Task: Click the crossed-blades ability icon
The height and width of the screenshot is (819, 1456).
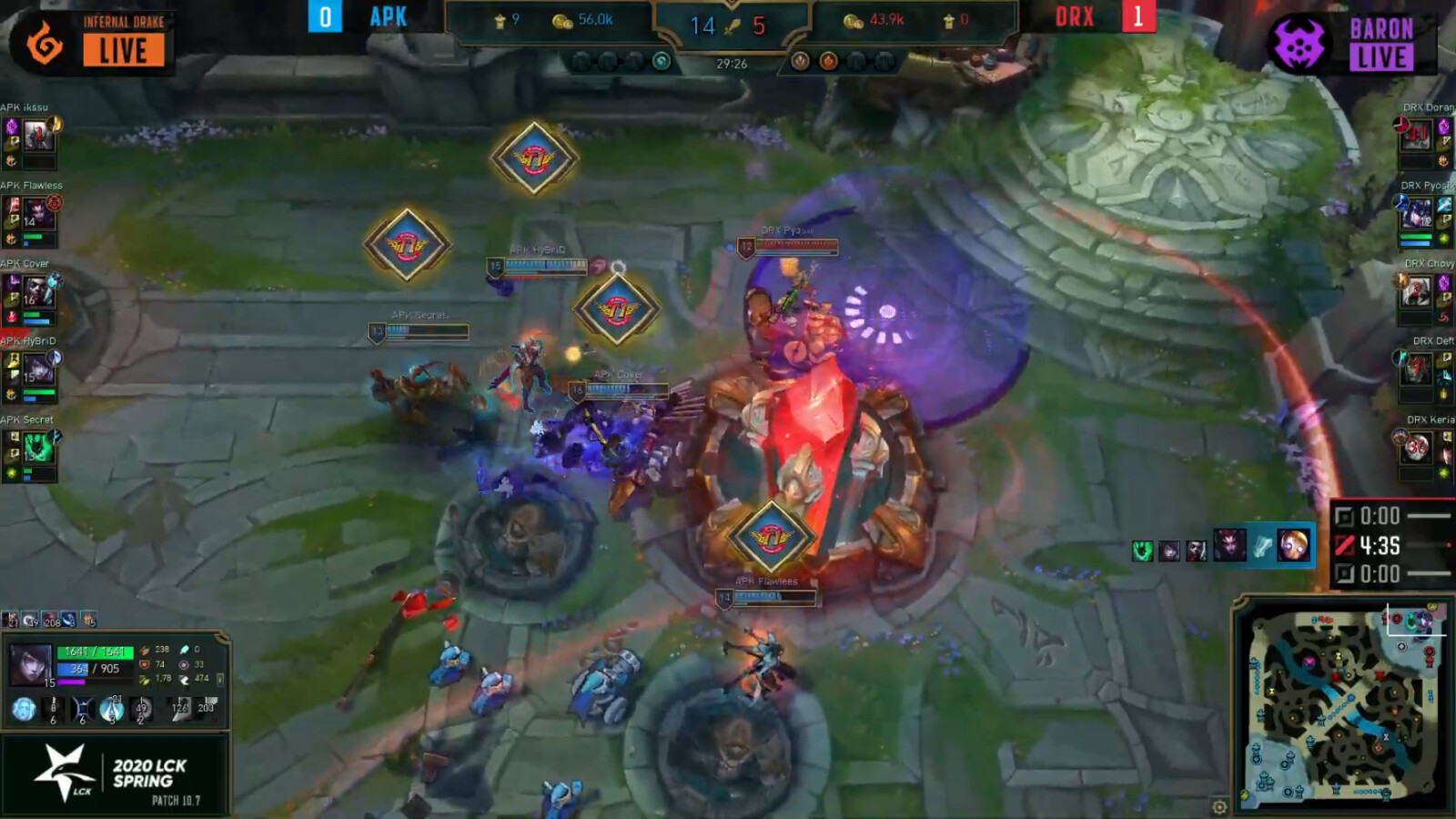Action: click(x=83, y=709)
